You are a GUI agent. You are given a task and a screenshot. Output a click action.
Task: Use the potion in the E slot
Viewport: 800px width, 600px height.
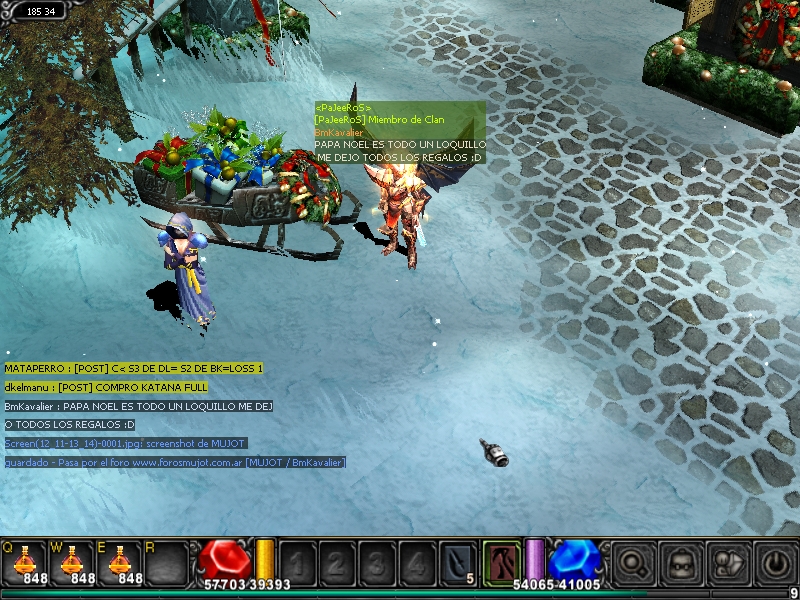coord(119,562)
